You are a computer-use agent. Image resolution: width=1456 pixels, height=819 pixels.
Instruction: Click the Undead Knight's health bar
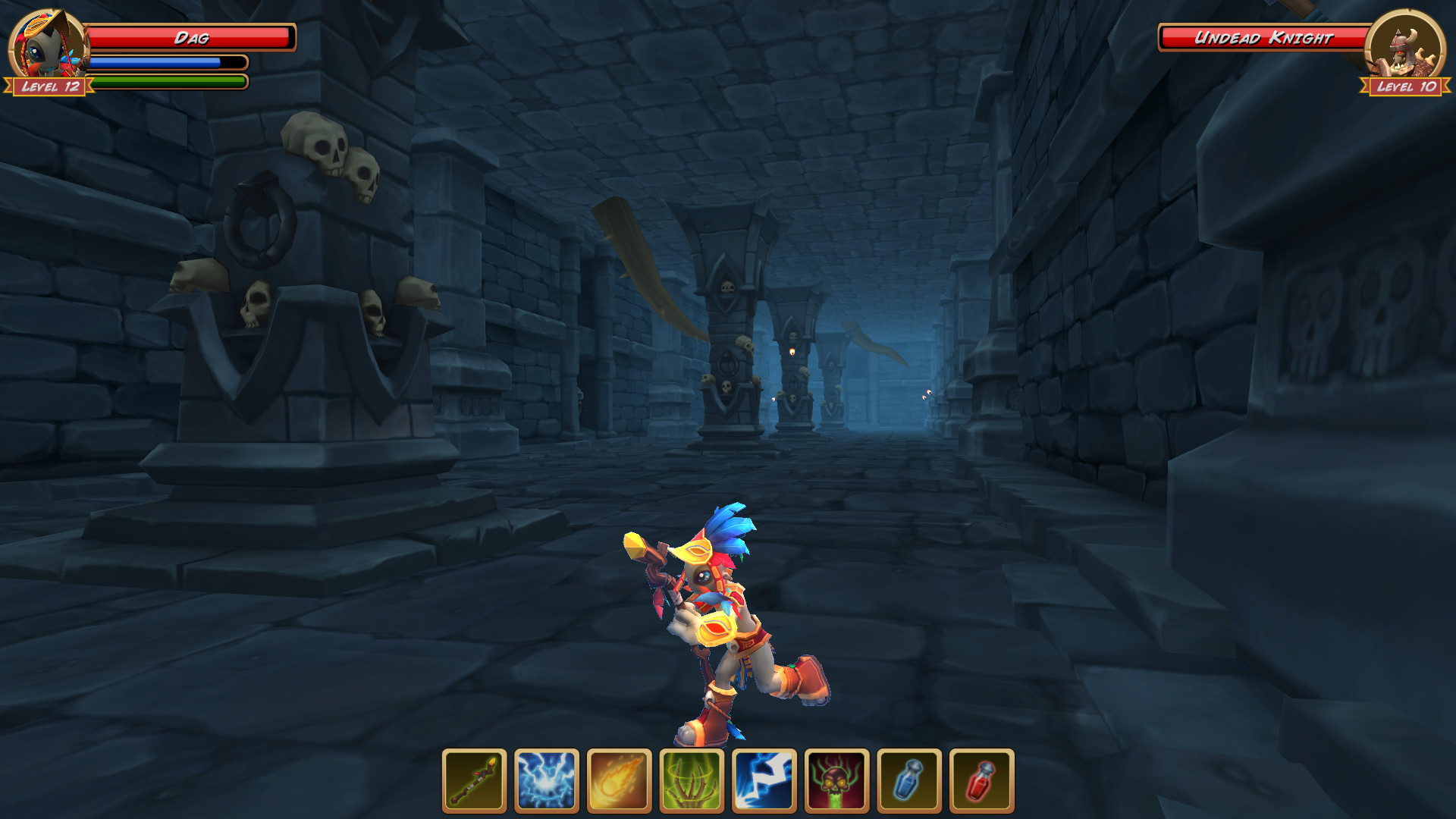click(1264, 36)
